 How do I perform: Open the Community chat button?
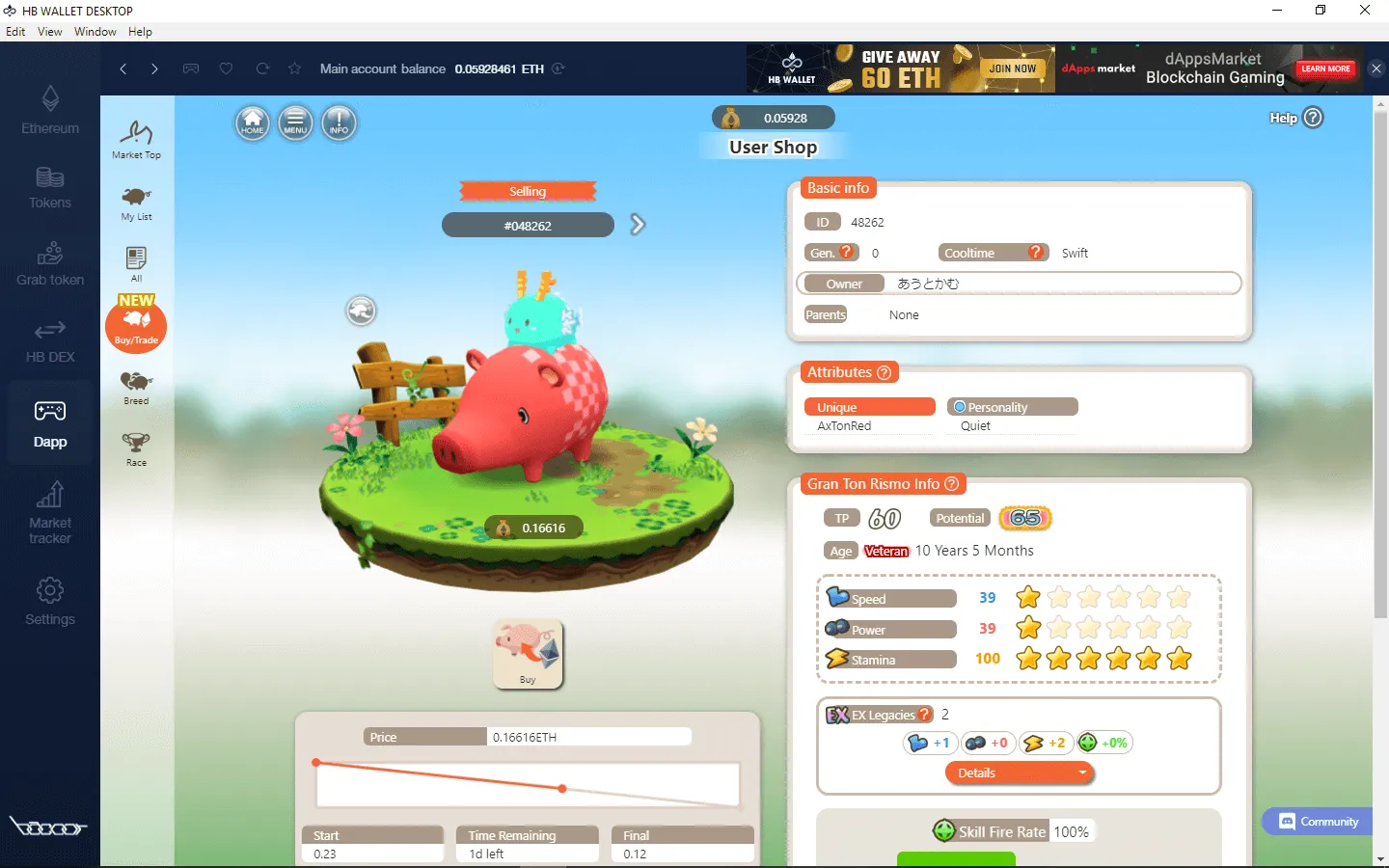tap(1316, 822)
